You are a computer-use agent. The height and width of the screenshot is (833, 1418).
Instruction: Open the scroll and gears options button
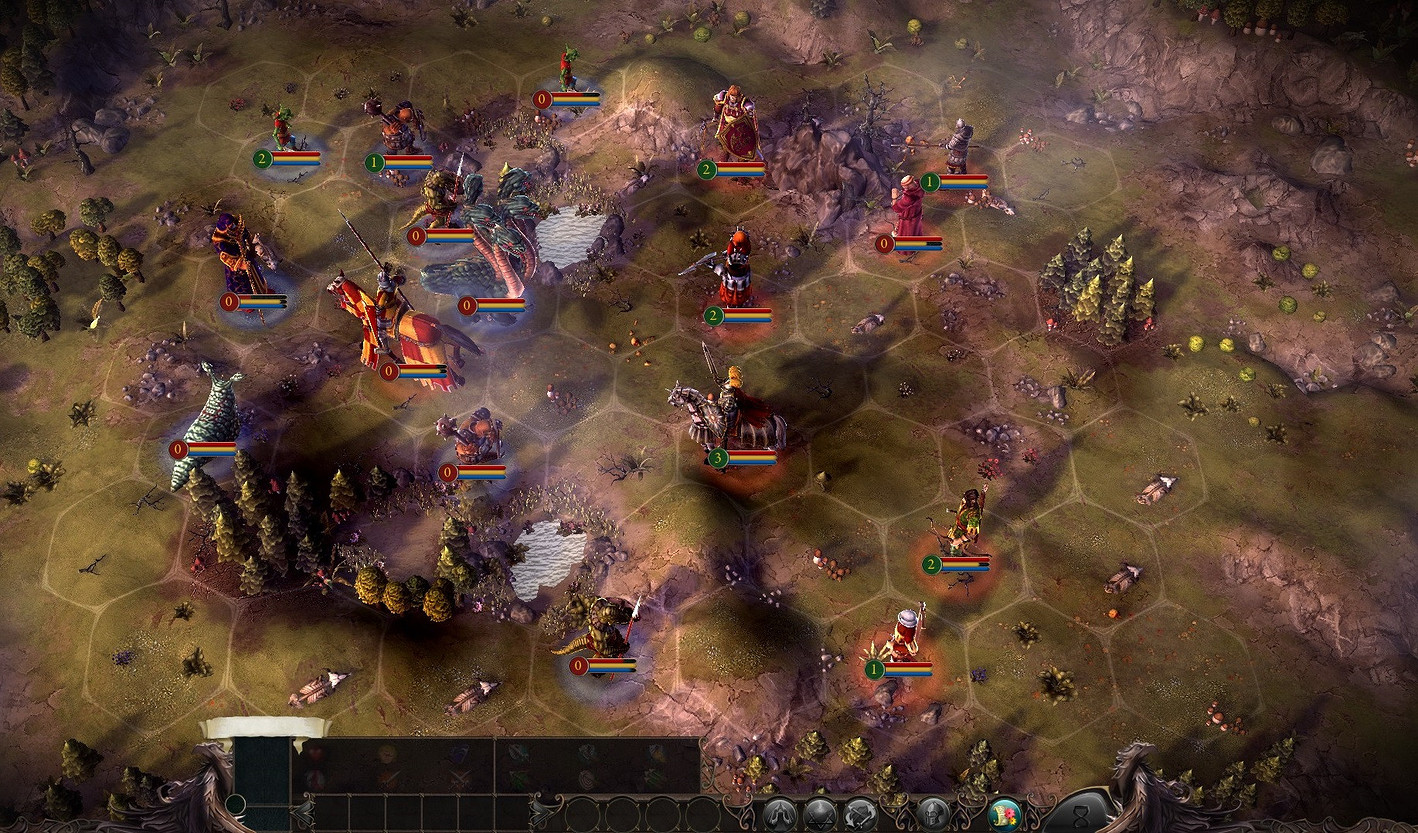1004,814
